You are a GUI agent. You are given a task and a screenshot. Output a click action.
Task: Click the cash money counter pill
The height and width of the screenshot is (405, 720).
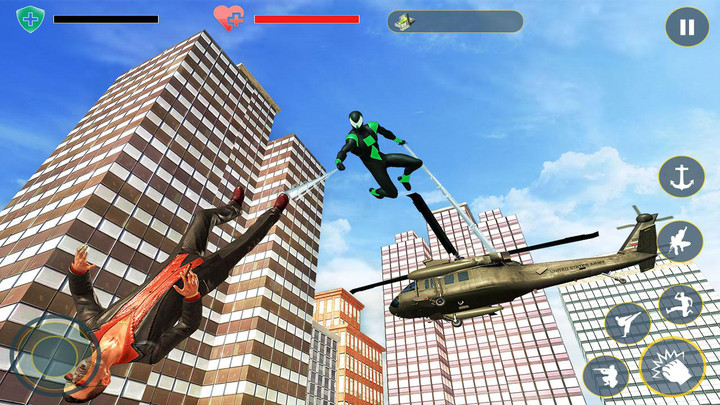[x=455, y=21]
